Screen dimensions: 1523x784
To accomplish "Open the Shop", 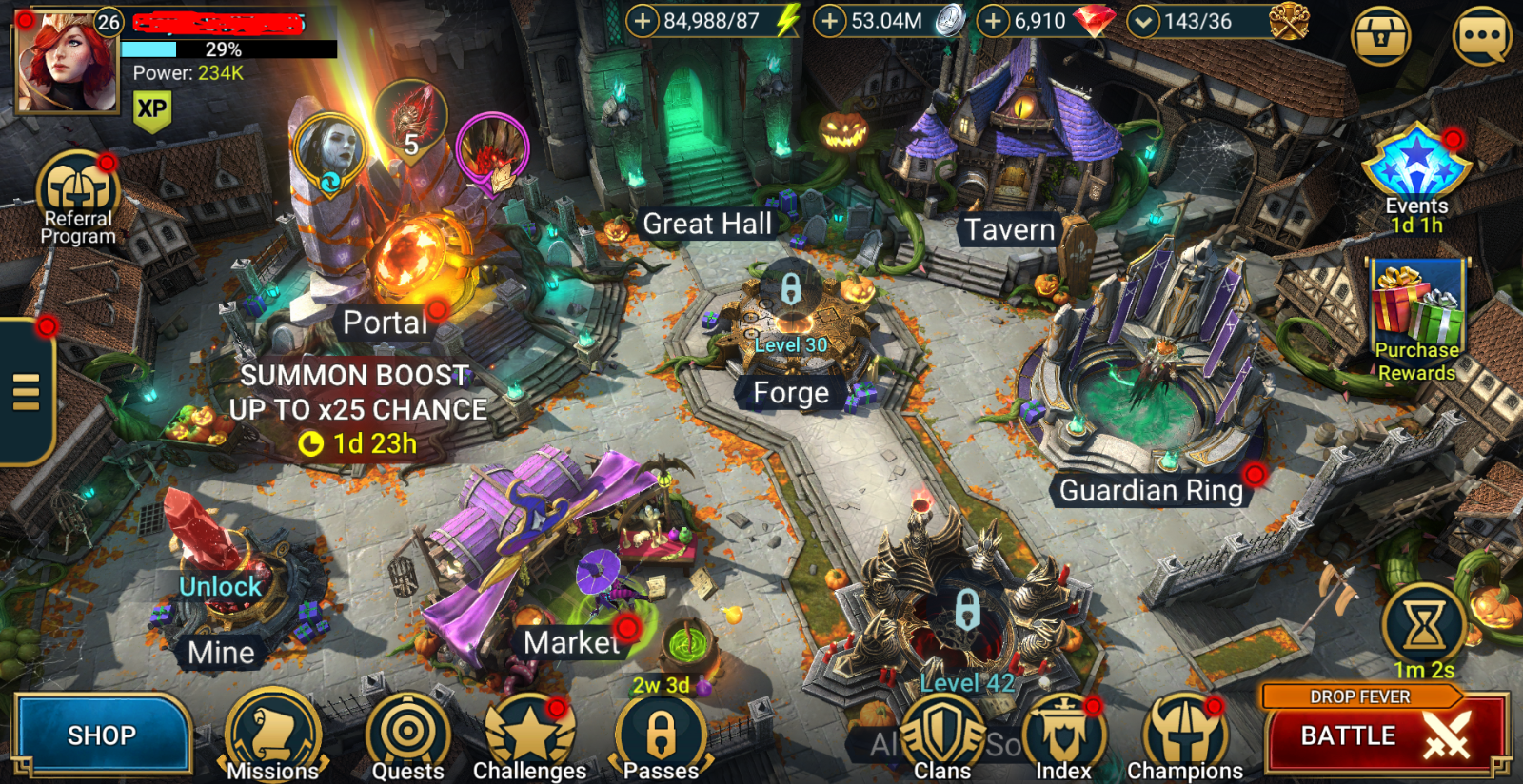I will (102, 734).
